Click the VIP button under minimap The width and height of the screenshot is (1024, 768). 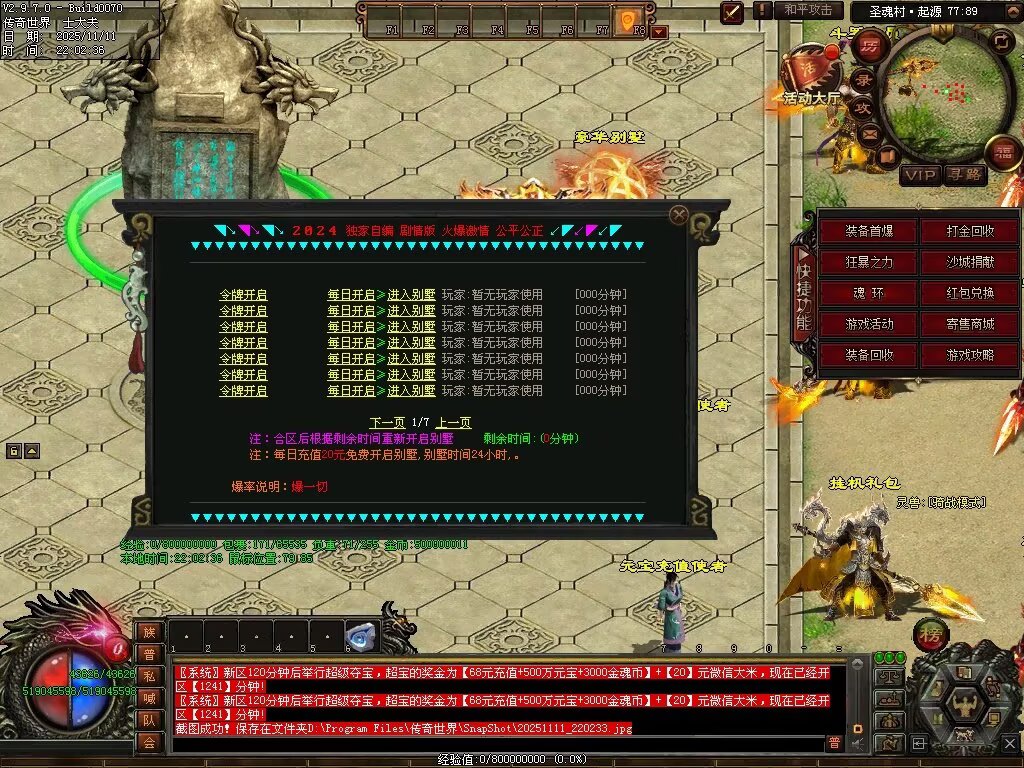920,176
